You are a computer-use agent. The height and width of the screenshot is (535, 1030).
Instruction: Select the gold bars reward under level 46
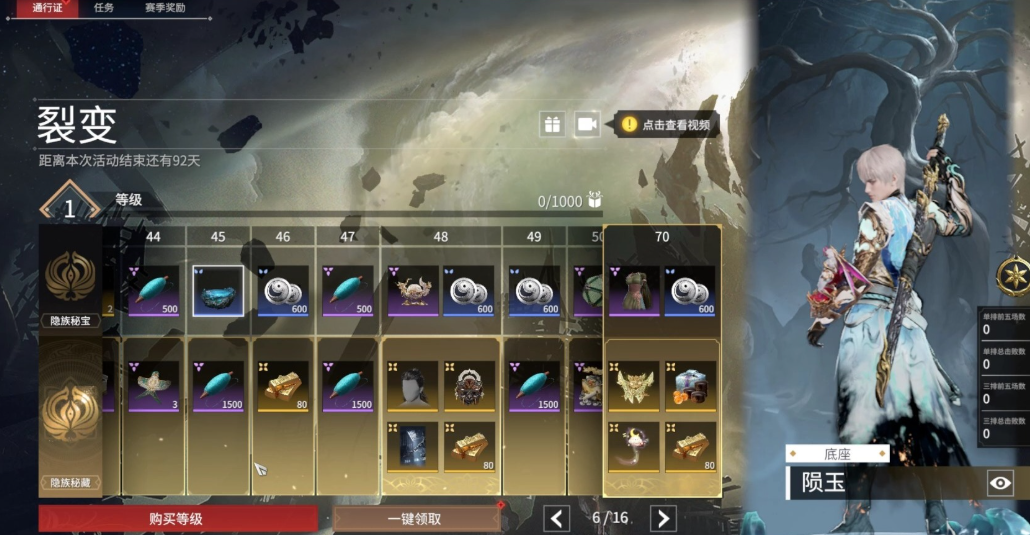281,386
